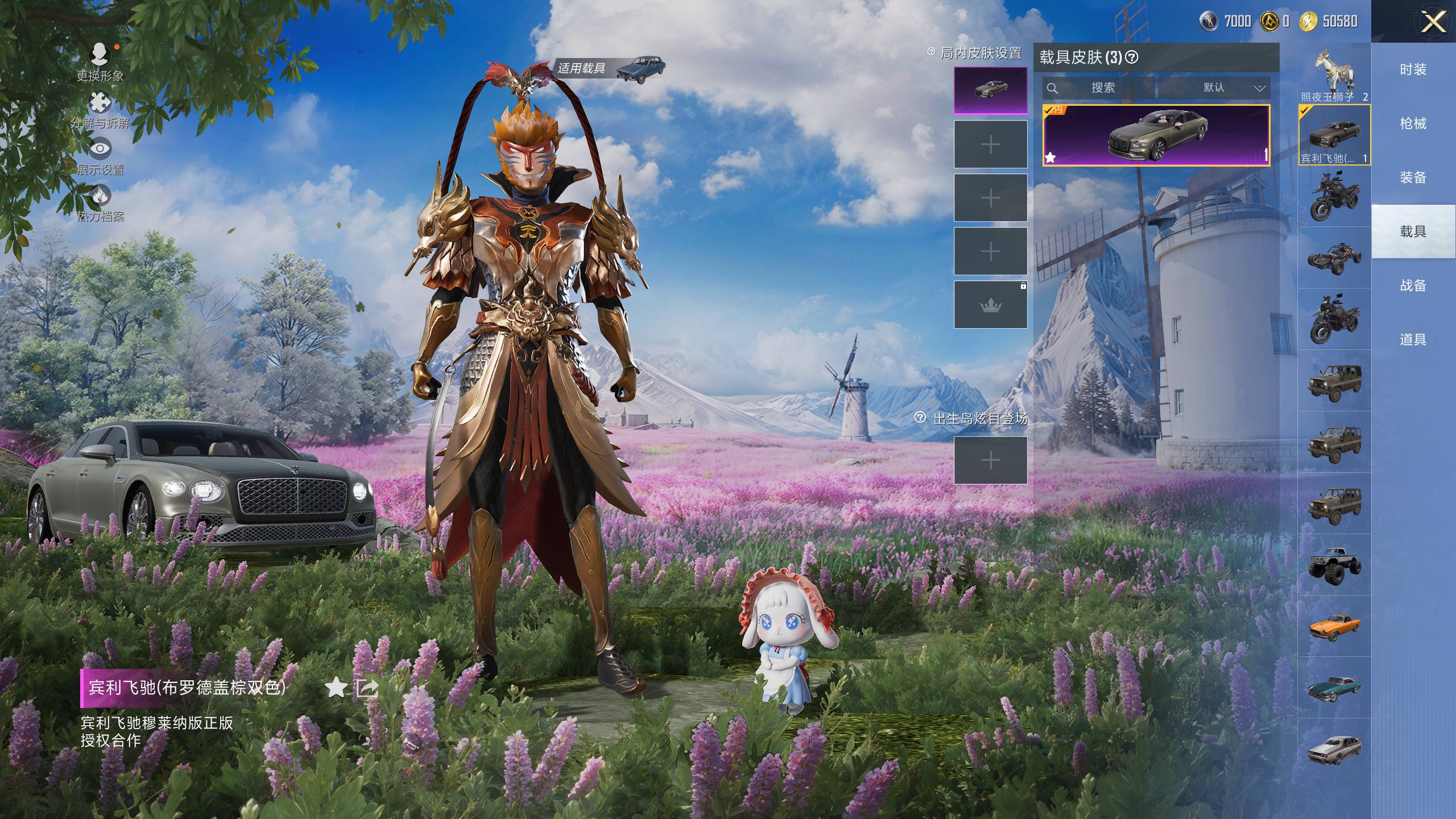Close the vehicle skin screen
This screenshot has height=819, width=1456.
(1433, 23)
